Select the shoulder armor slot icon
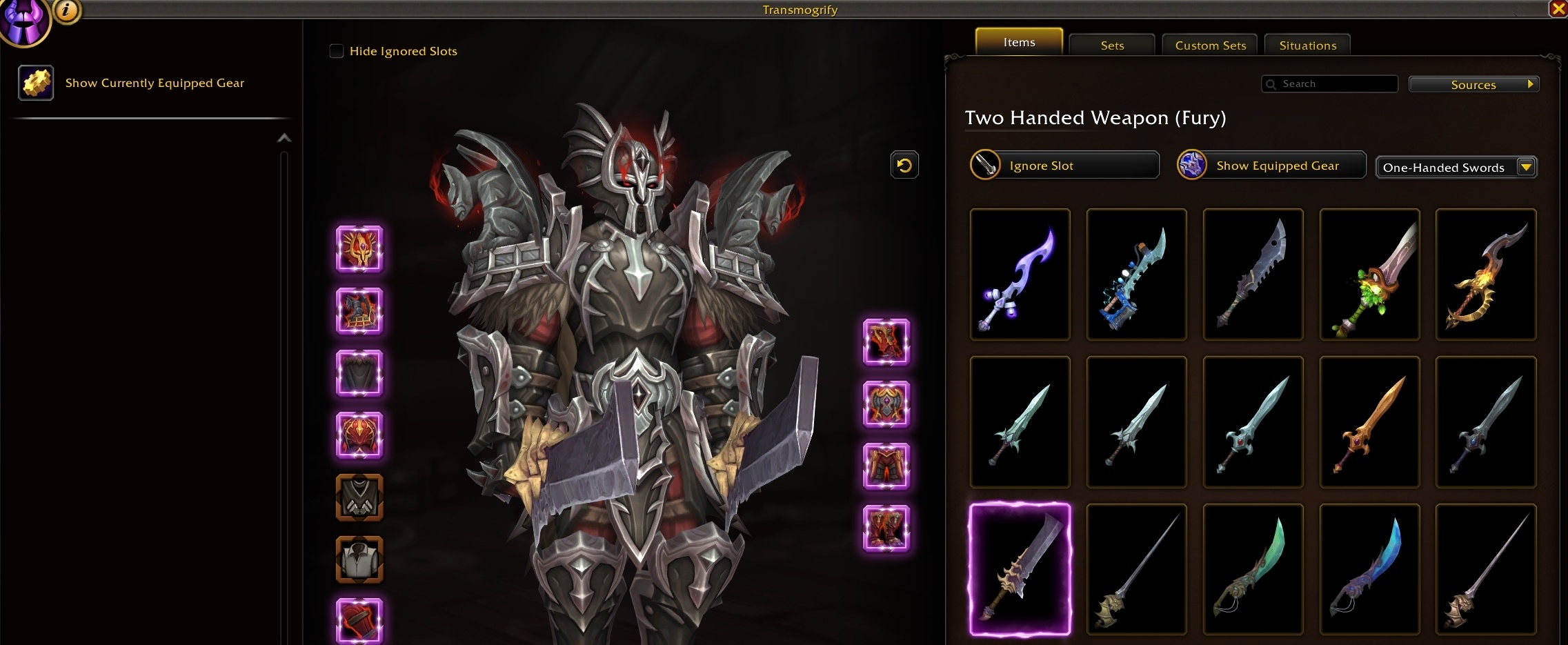This screenshot has width=1568, height=645. [360, 312]
